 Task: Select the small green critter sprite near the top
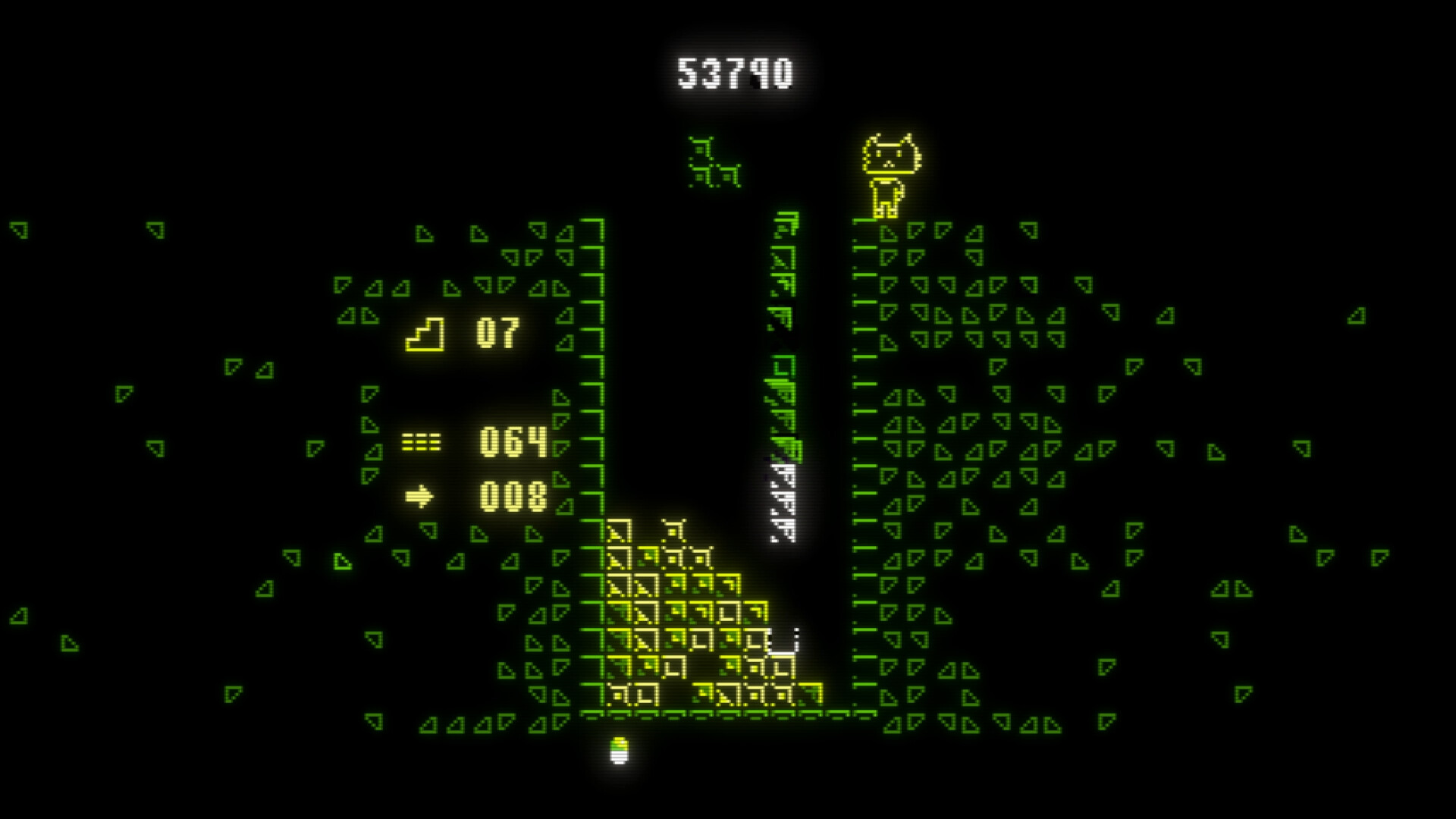tap(713, 159)
